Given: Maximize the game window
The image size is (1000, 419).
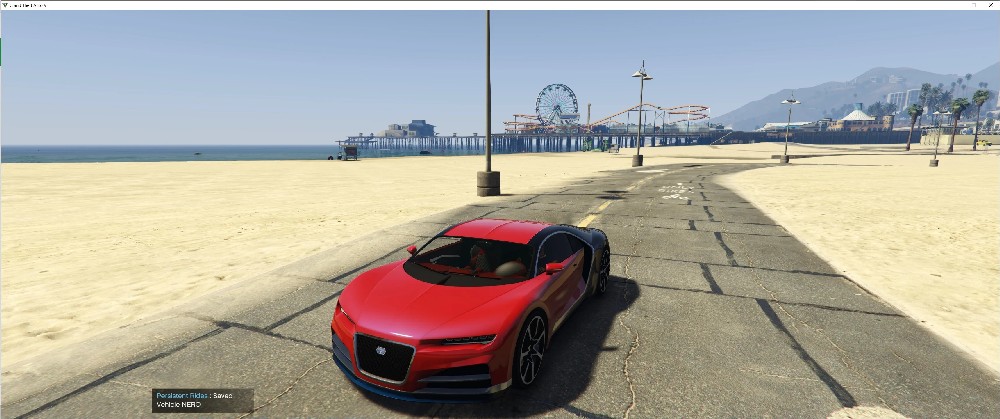Looking at the screenshot, I should coord(974,5).
